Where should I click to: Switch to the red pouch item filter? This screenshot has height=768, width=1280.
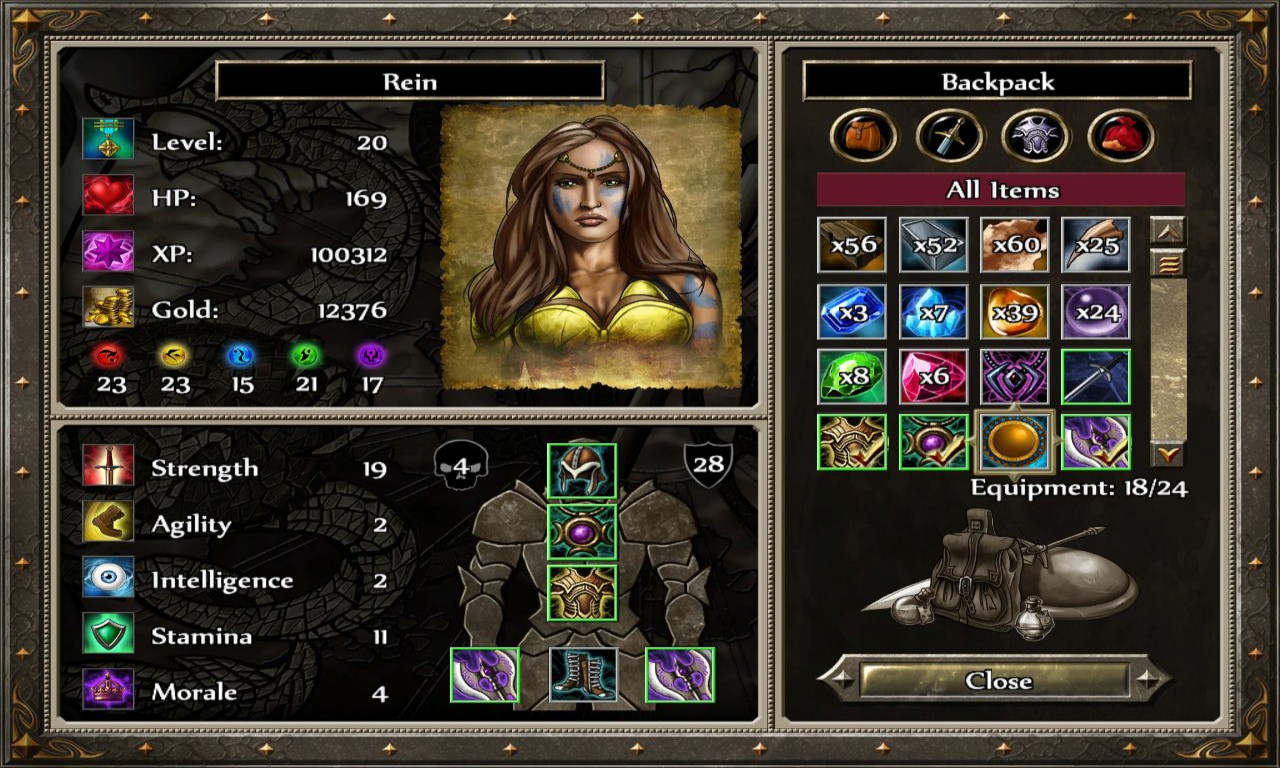coord(1121,136)
